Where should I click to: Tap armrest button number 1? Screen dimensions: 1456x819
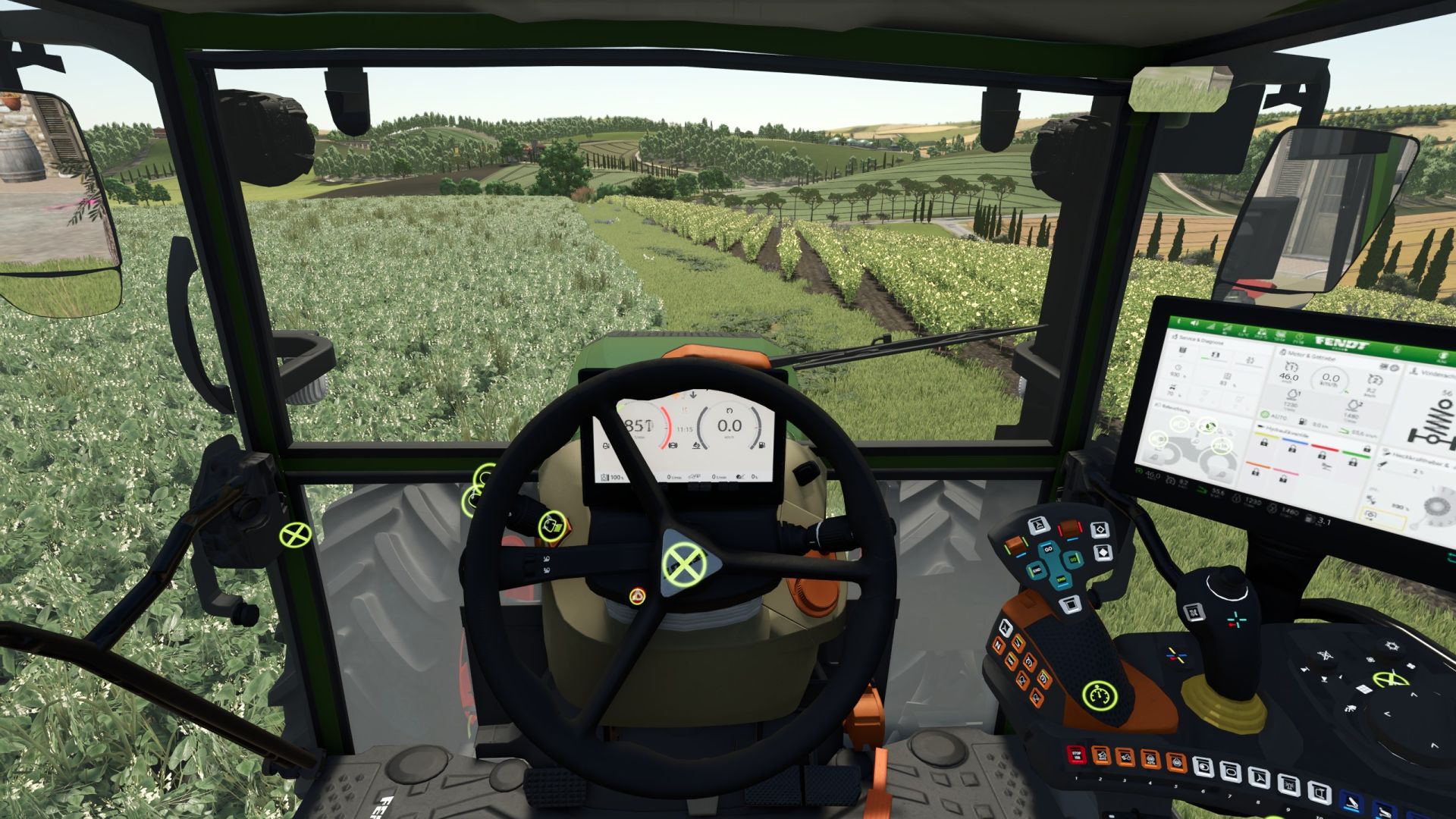[x=1075, y=755]
